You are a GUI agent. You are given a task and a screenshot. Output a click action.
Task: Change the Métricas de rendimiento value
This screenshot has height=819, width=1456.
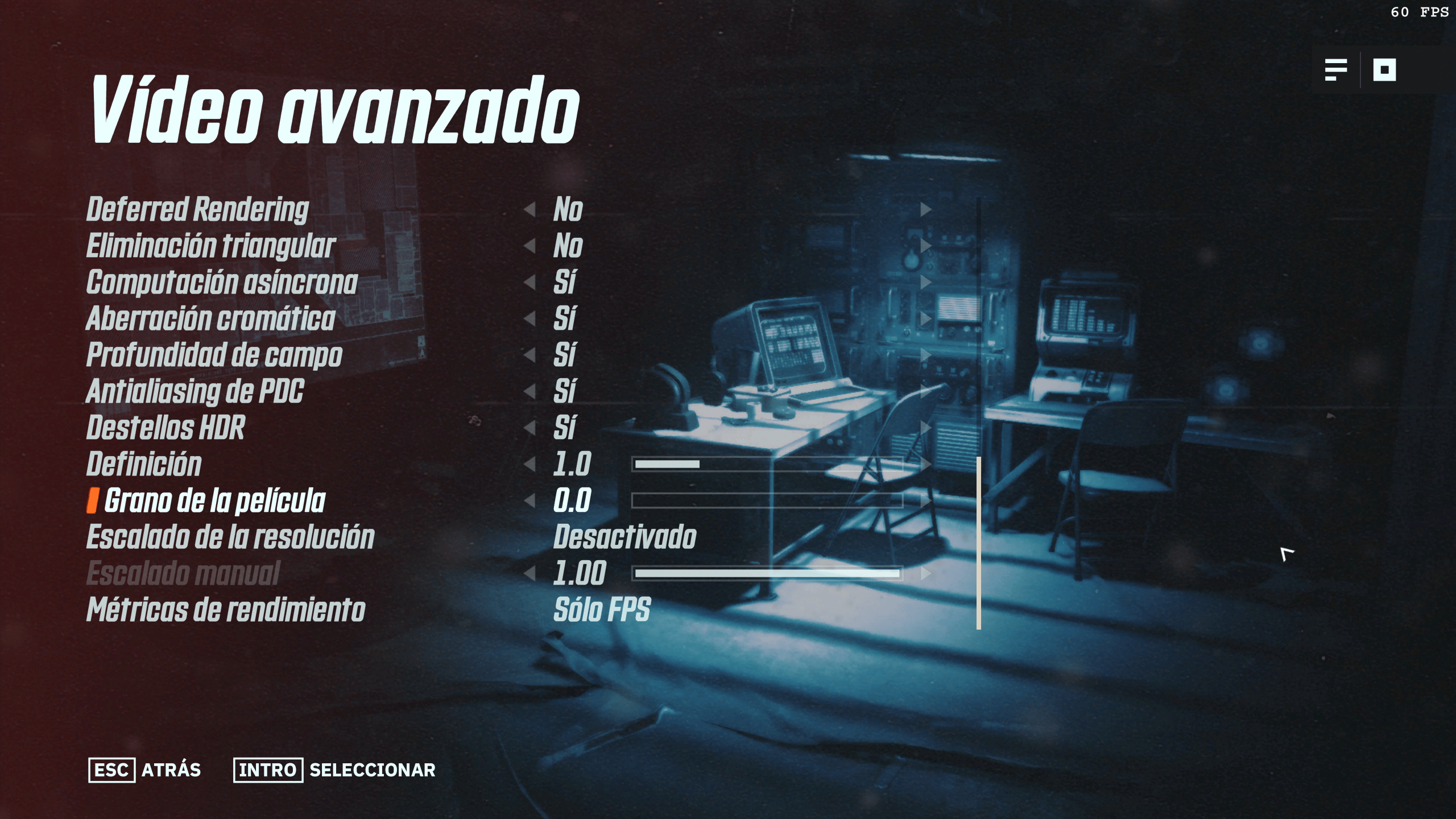(602, 610)
